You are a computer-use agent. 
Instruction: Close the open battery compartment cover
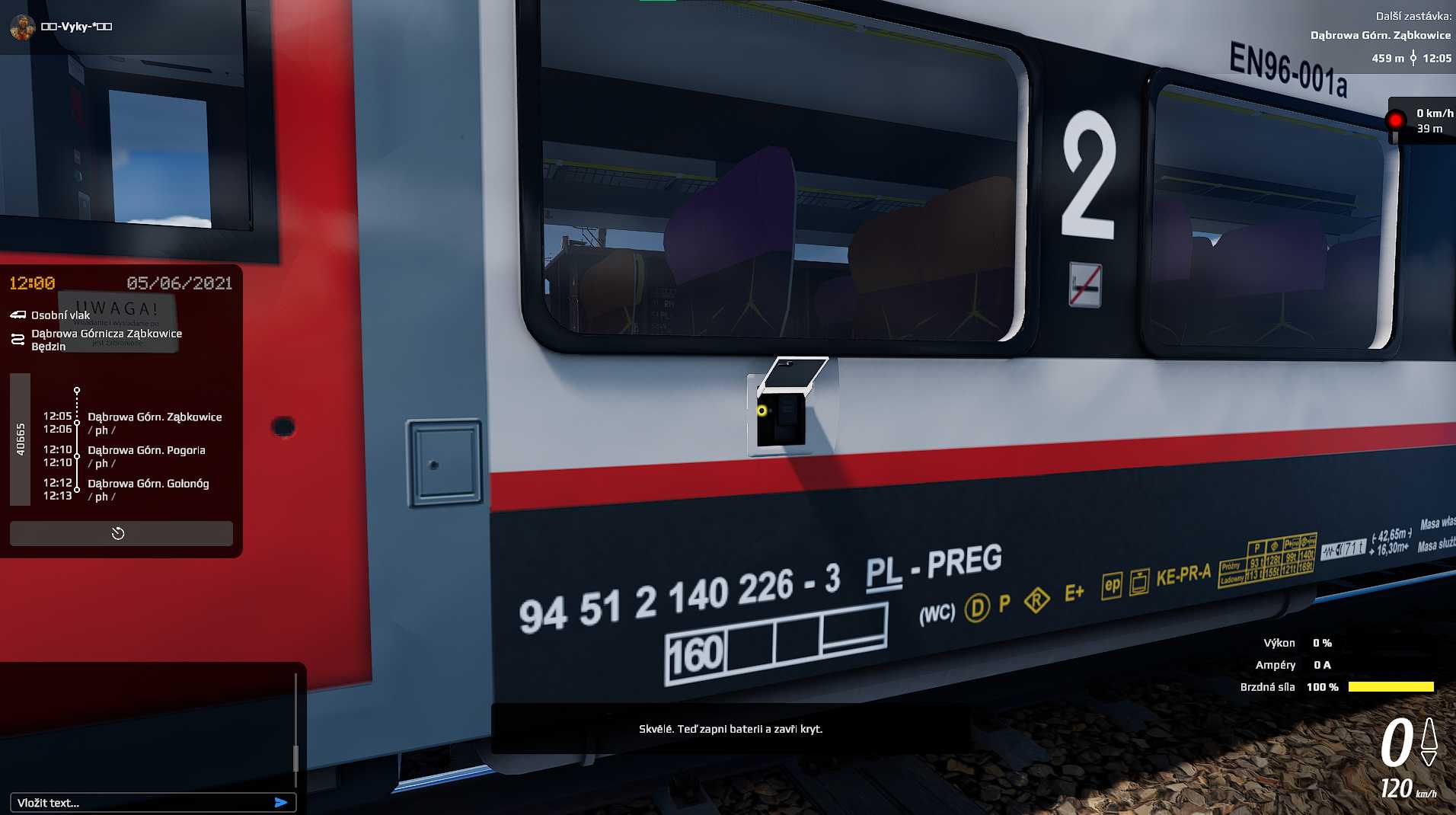[792, 373]
